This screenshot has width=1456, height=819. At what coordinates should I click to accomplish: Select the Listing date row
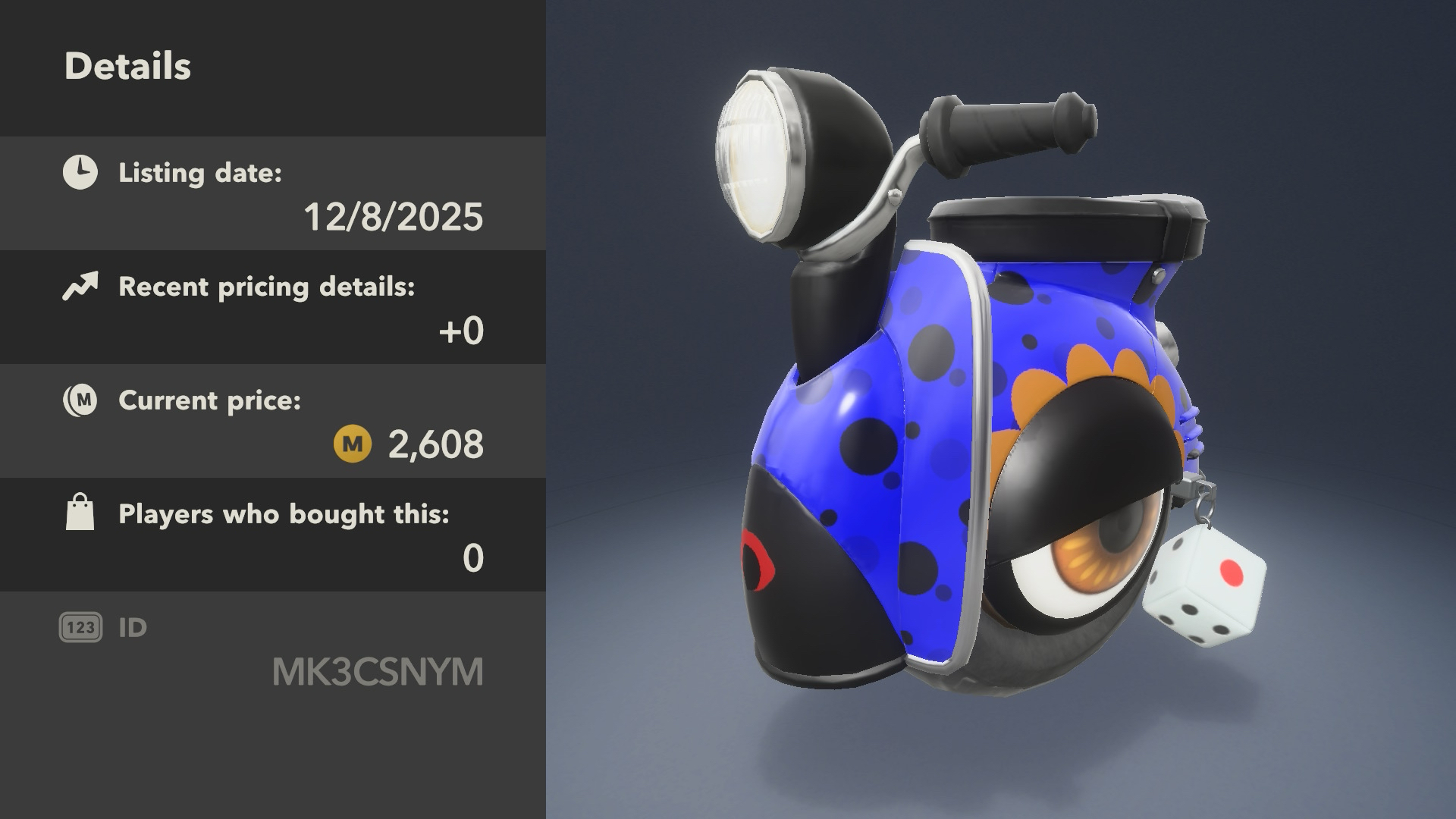[273, 194]
